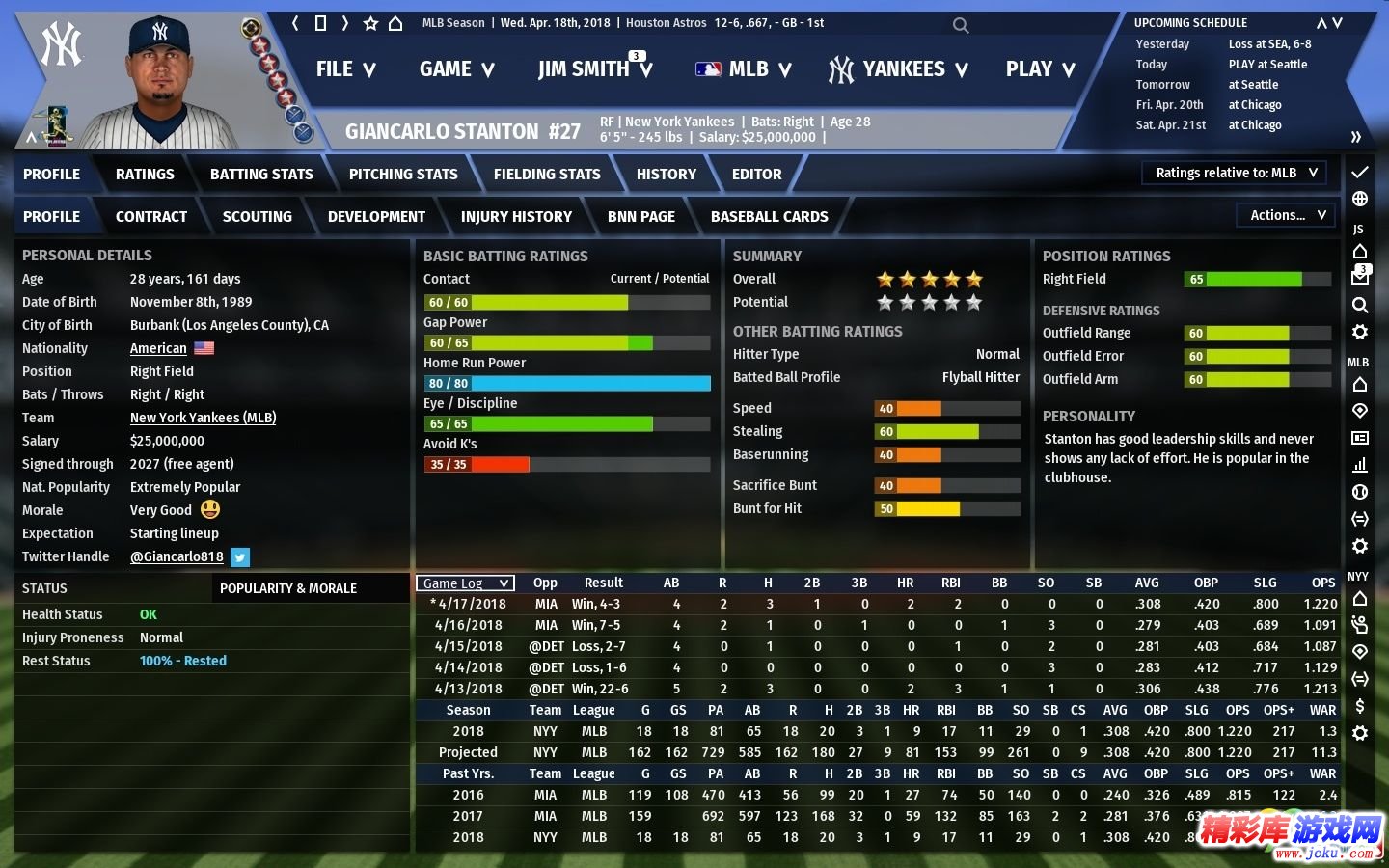The height and width of the screenshot is (868, 1389).
Task: Open the FILE menu
Action: click(x=345, y=69)
